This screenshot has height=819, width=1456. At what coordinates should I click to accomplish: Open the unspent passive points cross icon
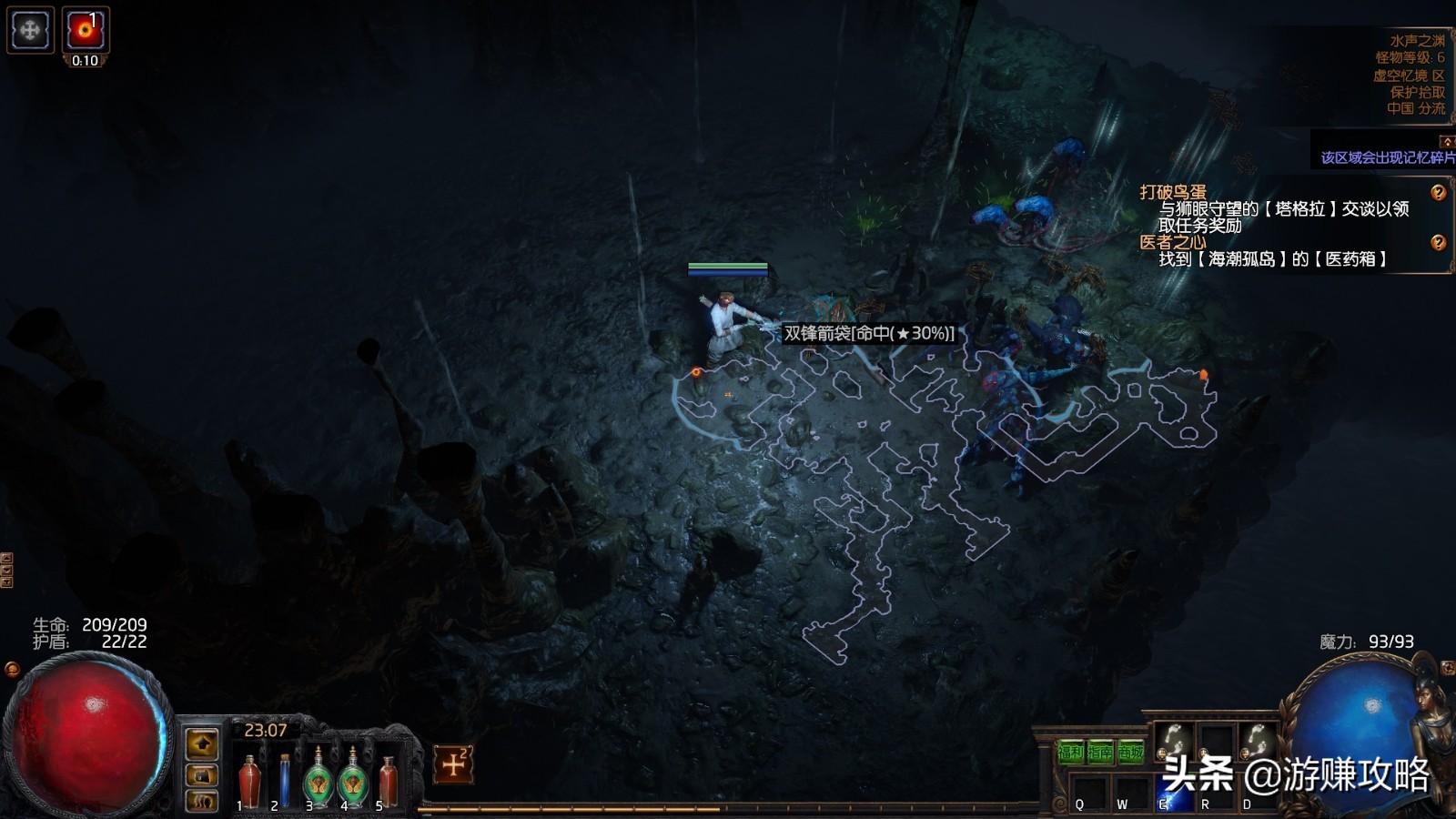point(453,764)
